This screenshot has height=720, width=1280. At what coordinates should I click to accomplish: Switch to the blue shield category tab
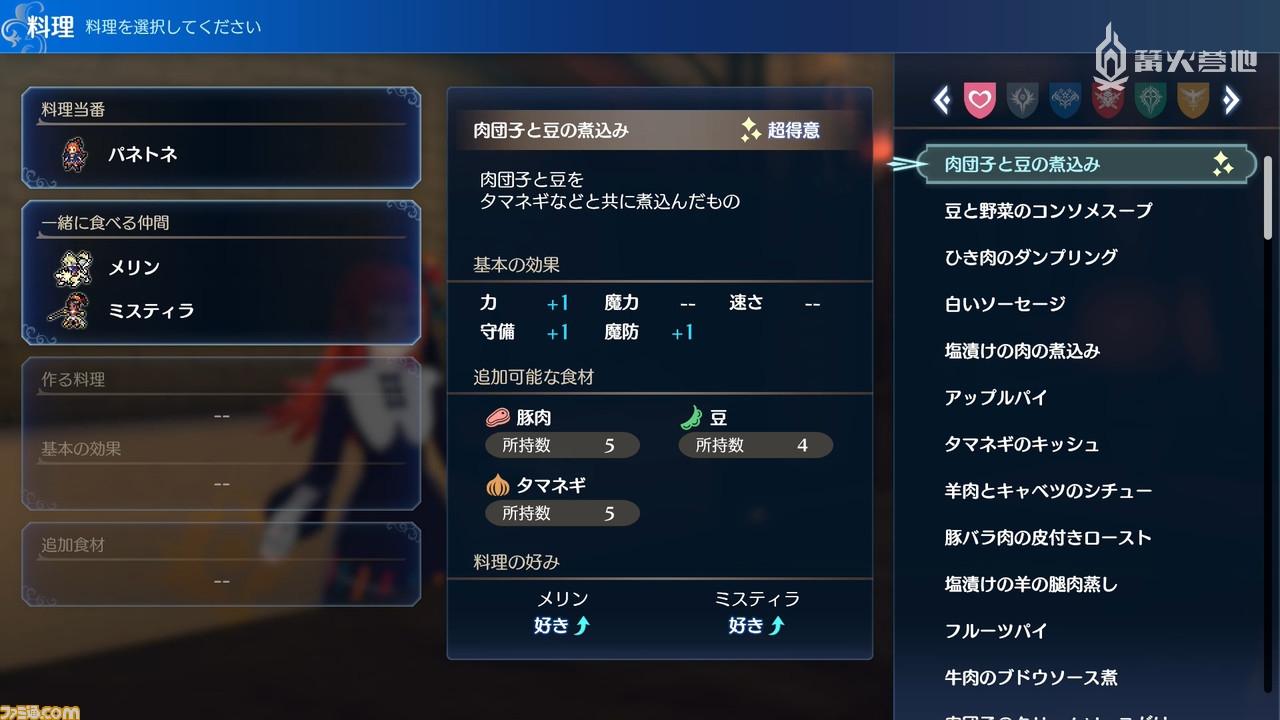[x=1065, y=99]
